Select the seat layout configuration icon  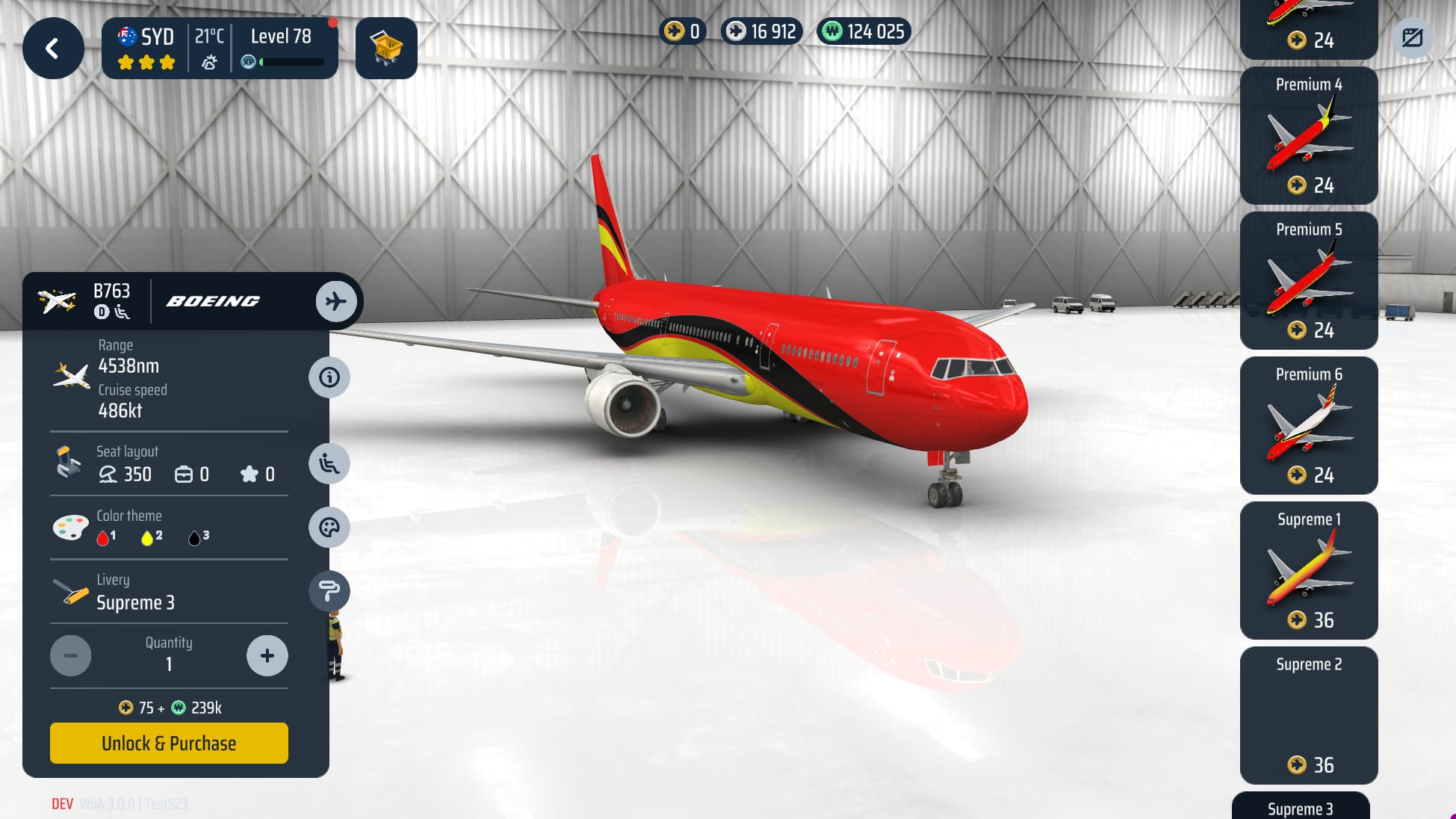click(329, 463)
